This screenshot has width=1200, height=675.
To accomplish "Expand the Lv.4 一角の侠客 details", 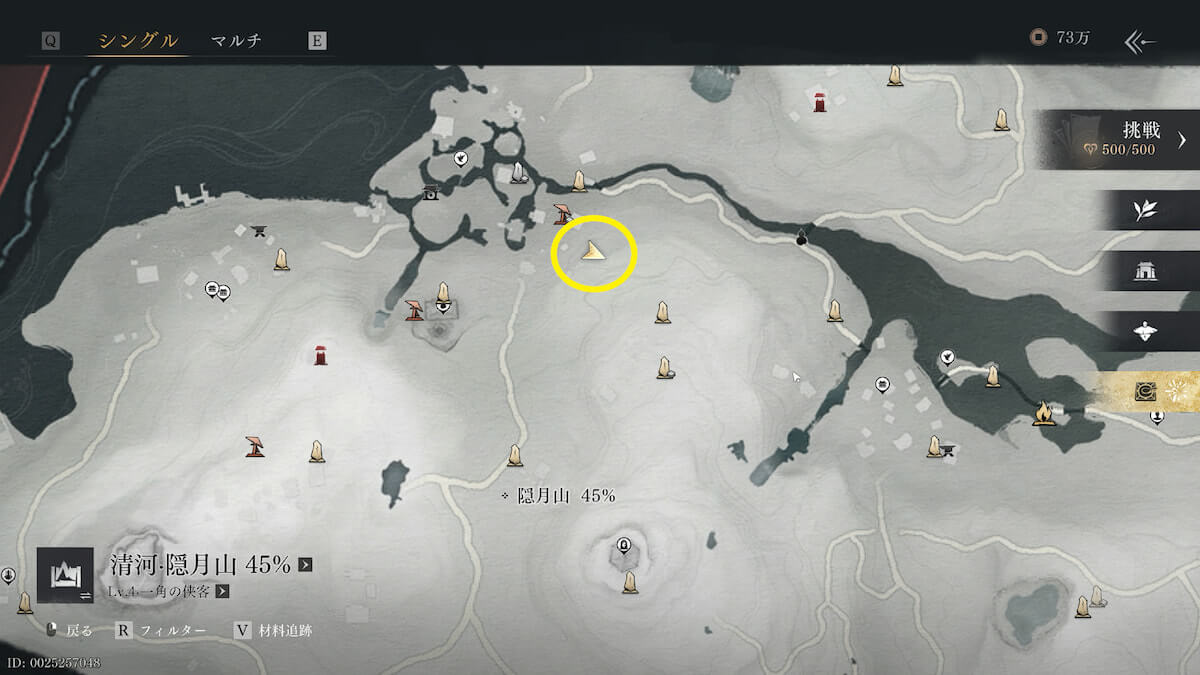I will pyautogui.click(x=223, y=591).
